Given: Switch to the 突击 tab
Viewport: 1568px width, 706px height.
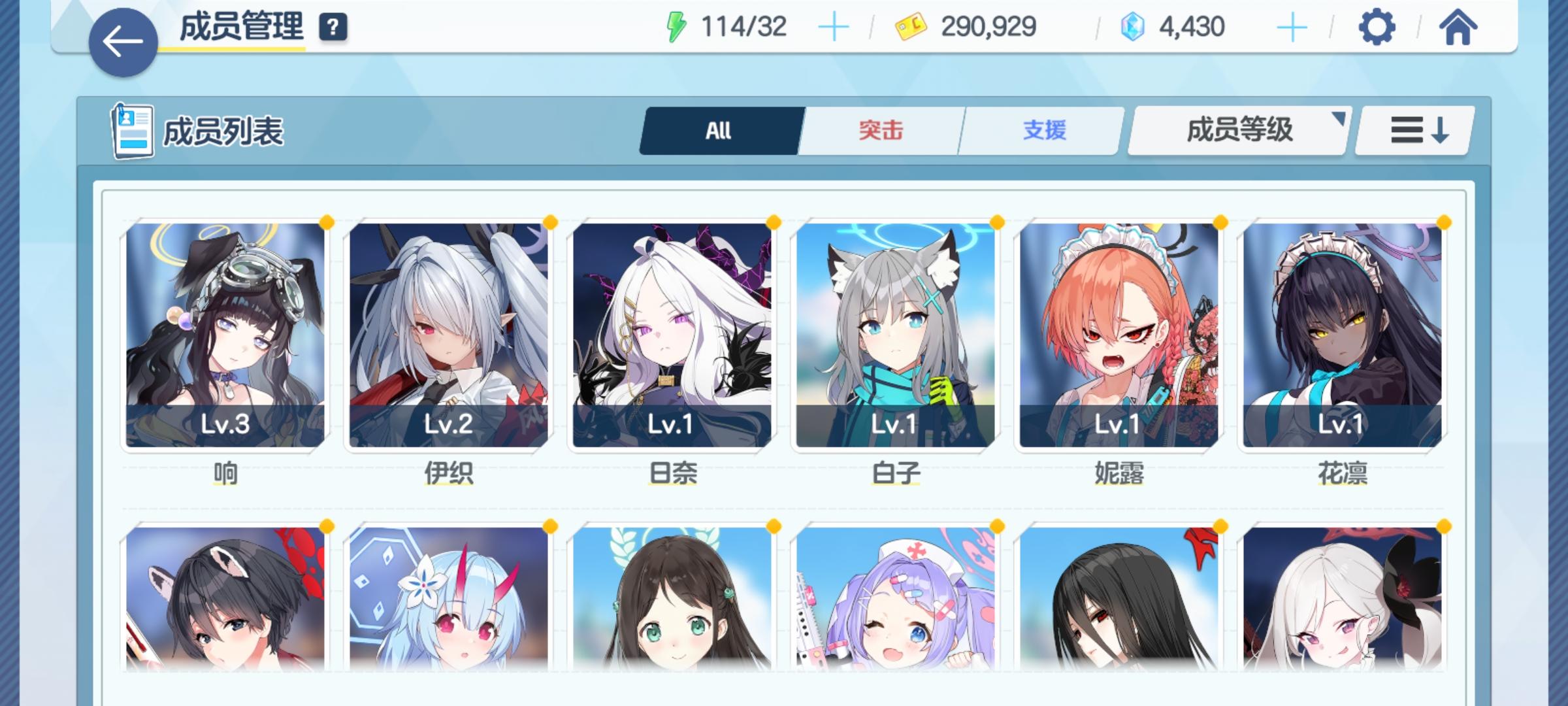Looking at the screenshot, I should pyautogui.click(x=879, y=130).
